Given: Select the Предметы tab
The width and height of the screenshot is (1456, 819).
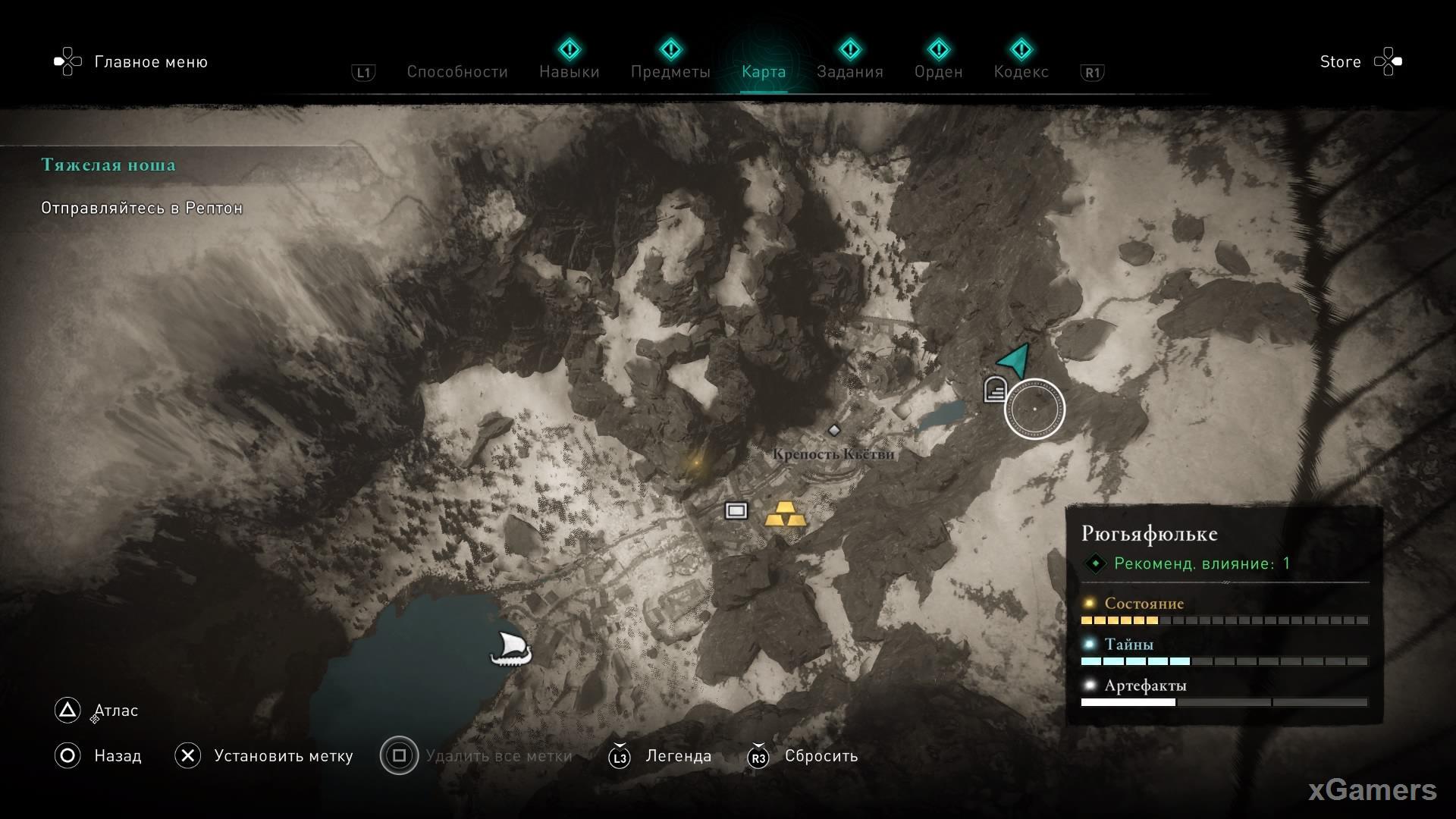Looking at the screenshot, I should (x=670, y=72).
